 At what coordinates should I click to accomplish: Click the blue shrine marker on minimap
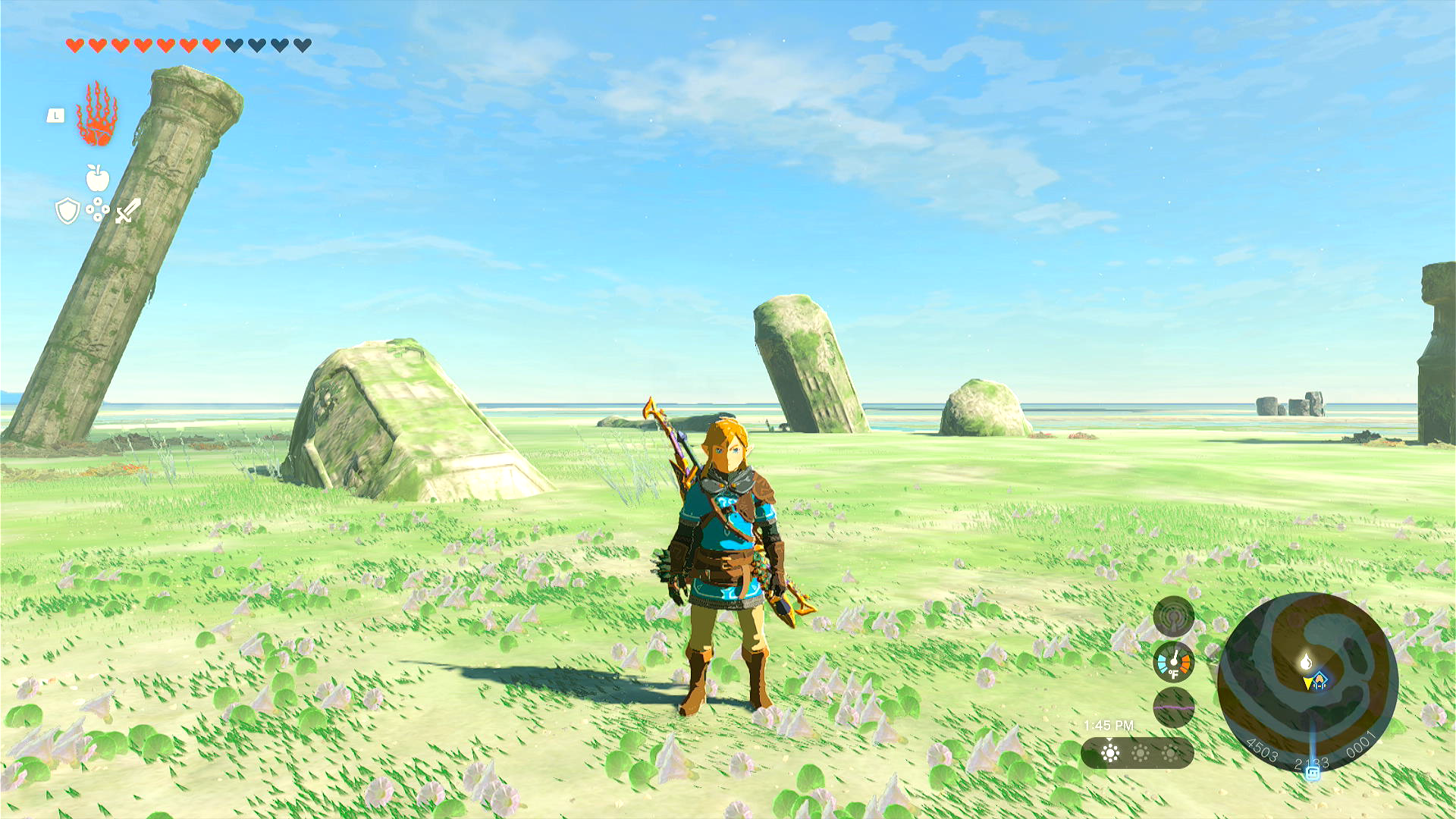point(1320,679)
